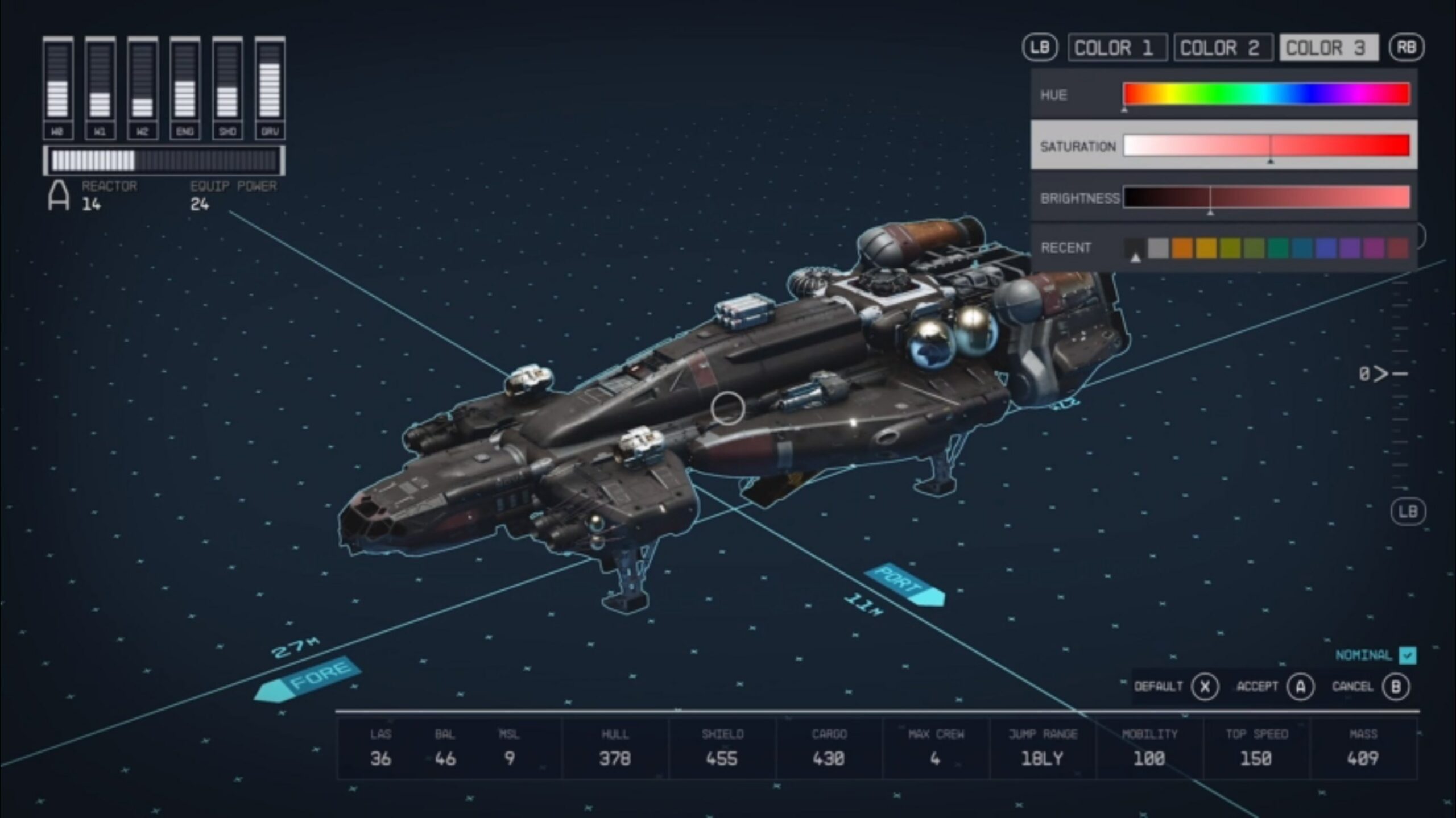Select the teal green recent swatch
The height and width of the screenshot is (818, 1456).
pyautogui.click(x=1278, y=248)
